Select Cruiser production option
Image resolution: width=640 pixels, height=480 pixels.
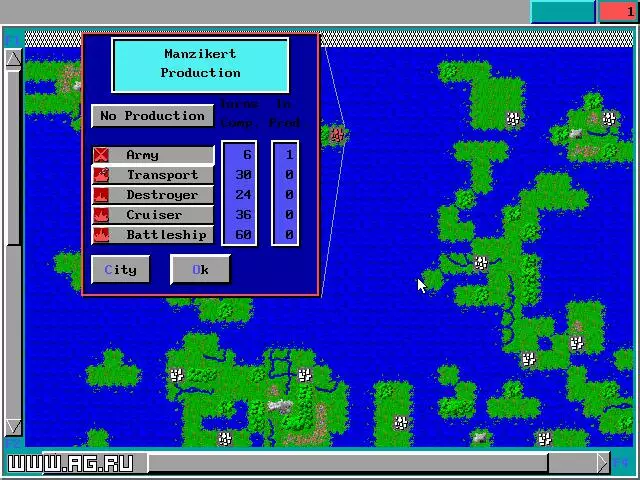click(x=153, y=215)
